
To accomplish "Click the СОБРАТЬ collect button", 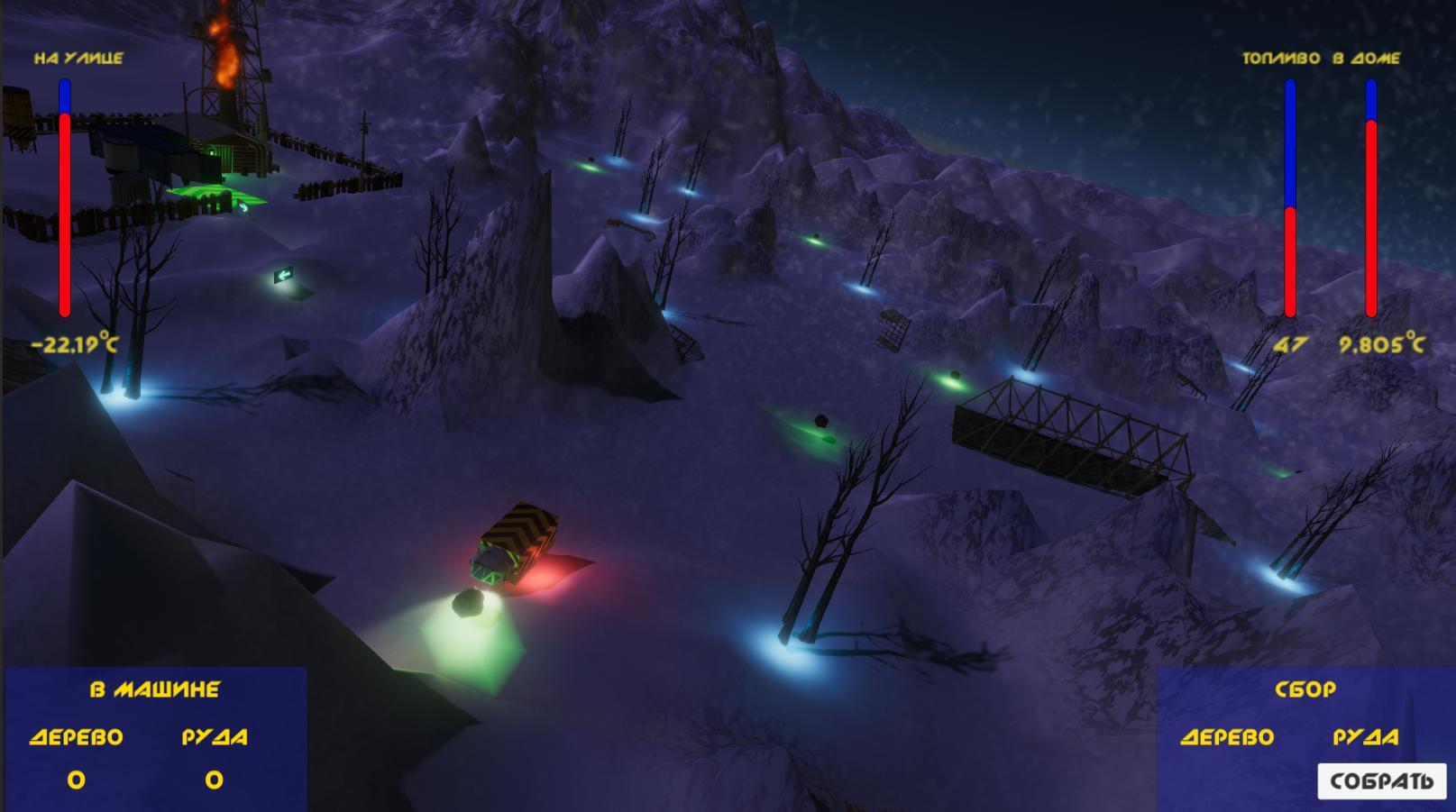I will pos(1381,780).
